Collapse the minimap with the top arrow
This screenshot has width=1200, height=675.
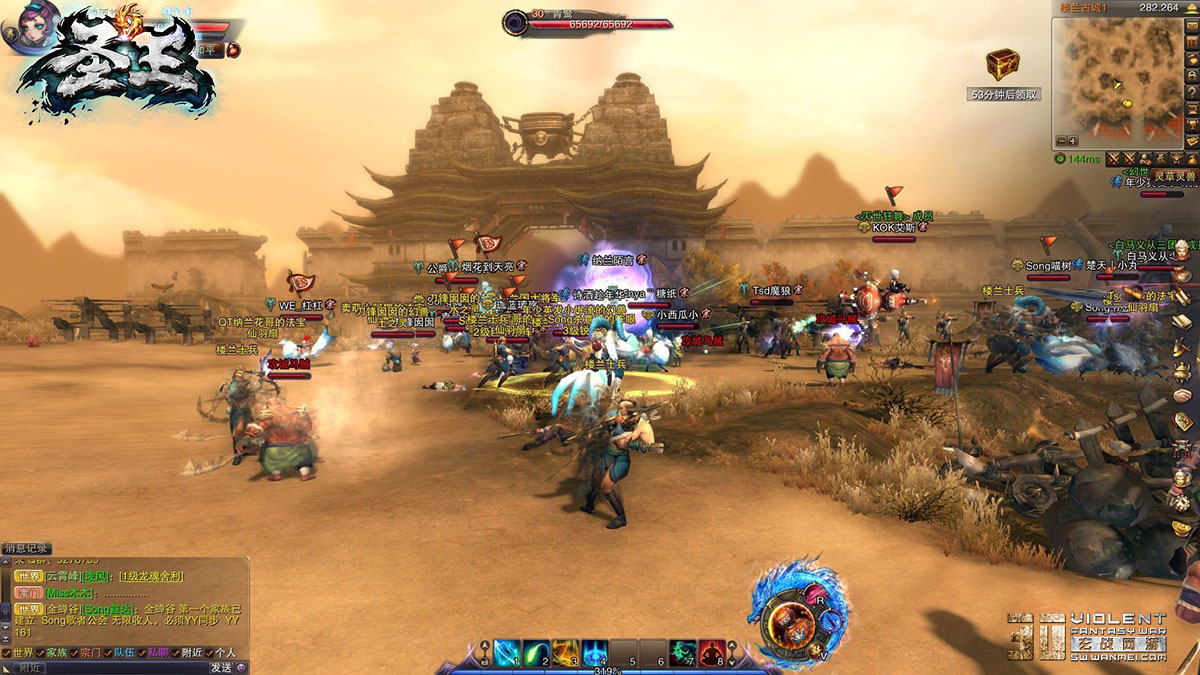coord(1192,7)
